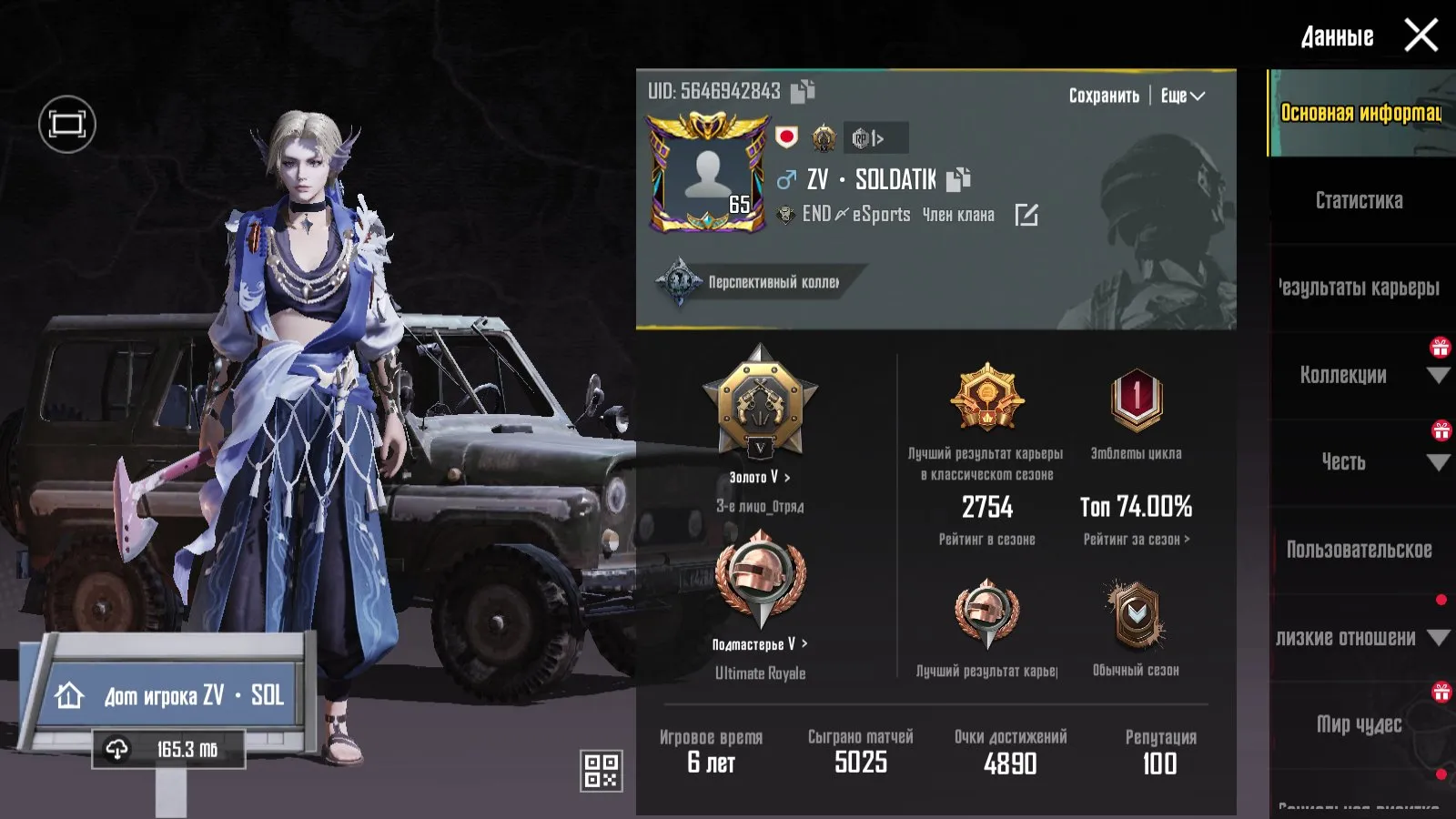Click the Сохранить button
The width and height of the screenshot is (1456, 819).
pyautogui.click(x=1103, y=96)
